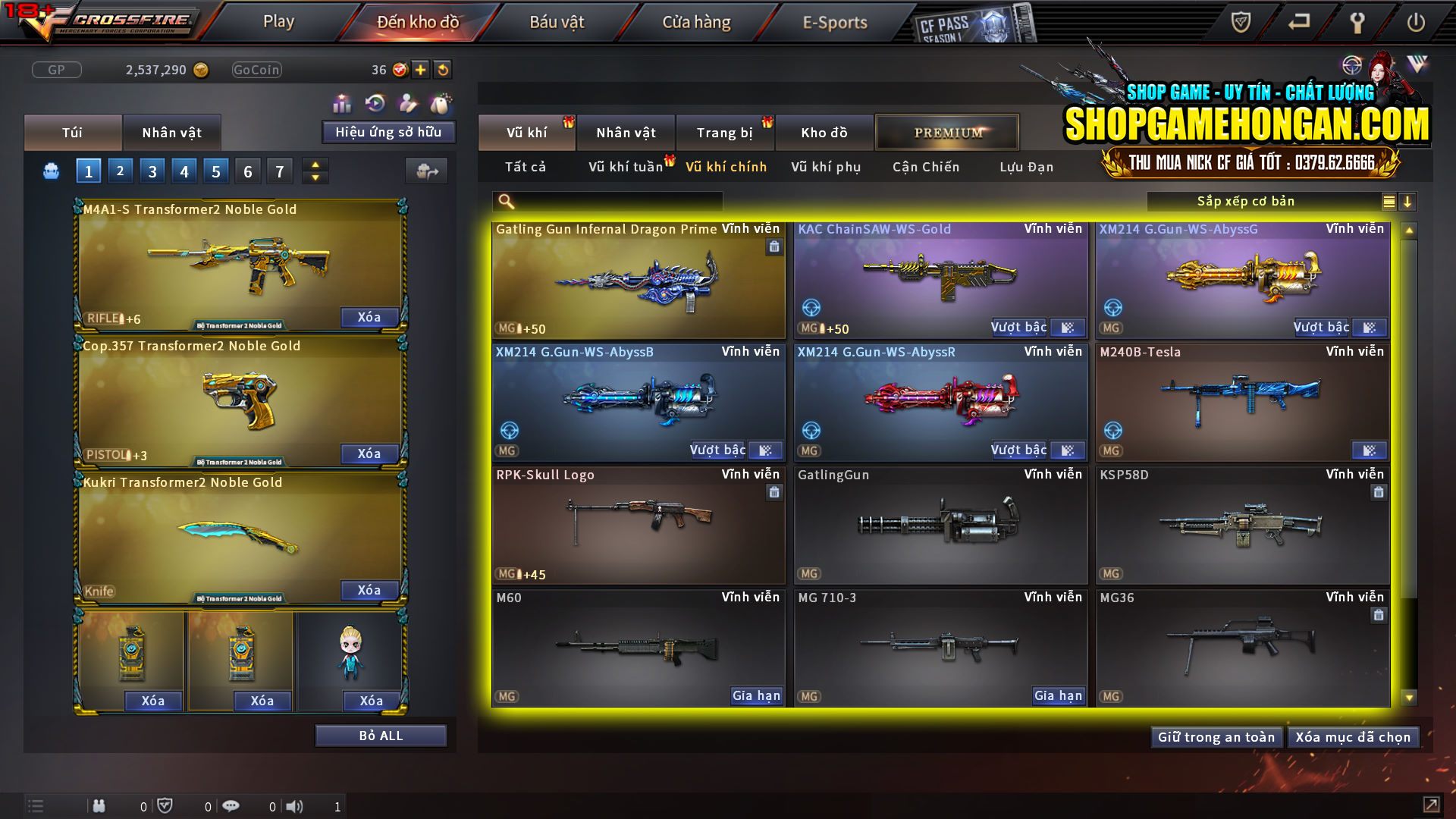The image size is (1456, 819).
Task: Click the up arrow beside bag page numbers
Action: (x=315, y=165)
